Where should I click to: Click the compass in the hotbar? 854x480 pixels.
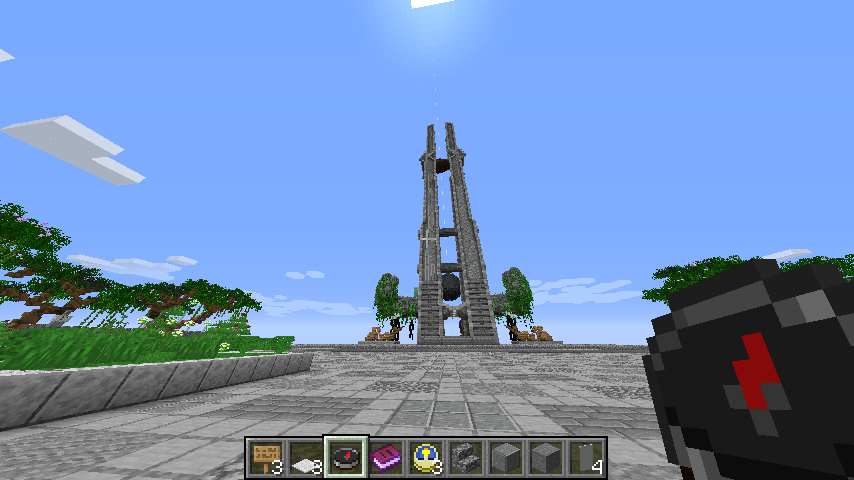click(x=346, y=458)
